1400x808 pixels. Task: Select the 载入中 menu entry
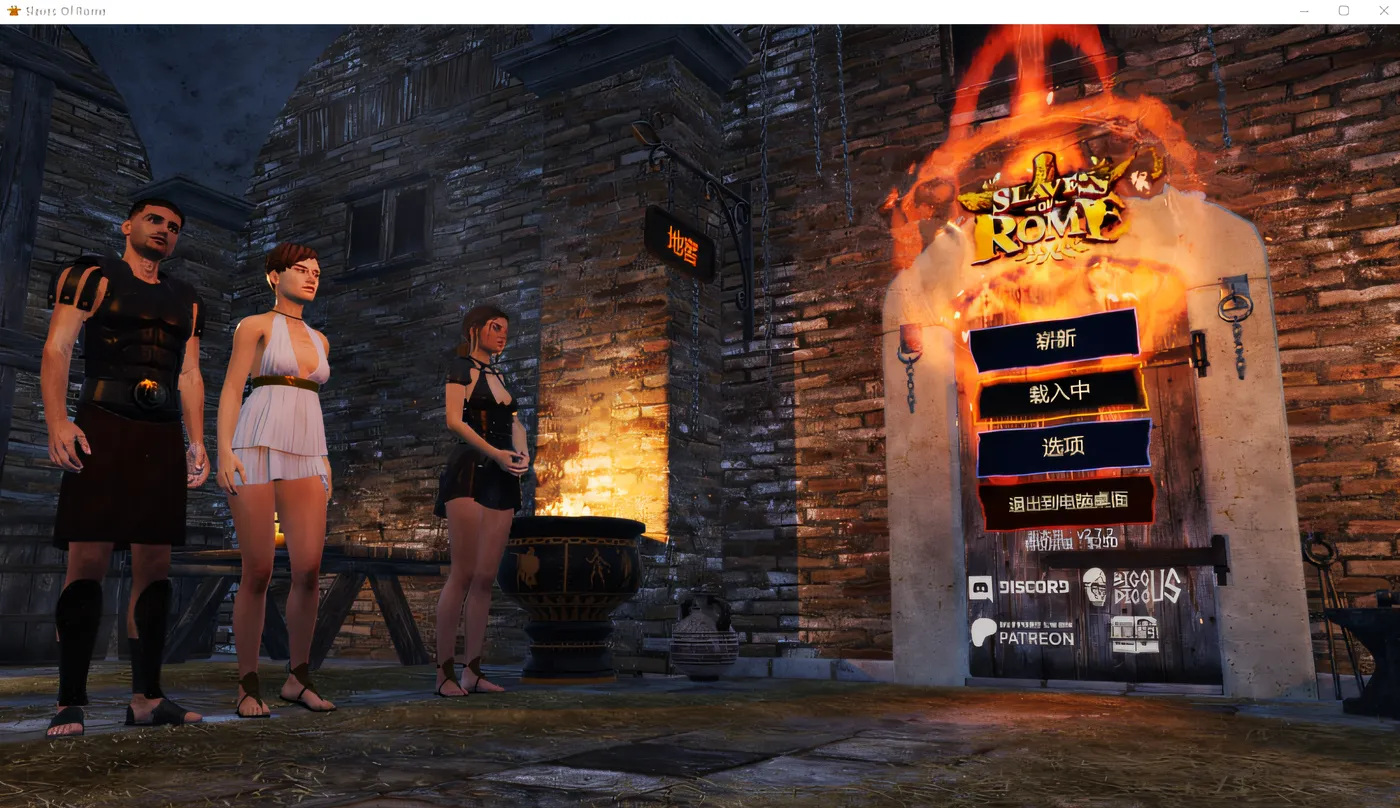1060,391
